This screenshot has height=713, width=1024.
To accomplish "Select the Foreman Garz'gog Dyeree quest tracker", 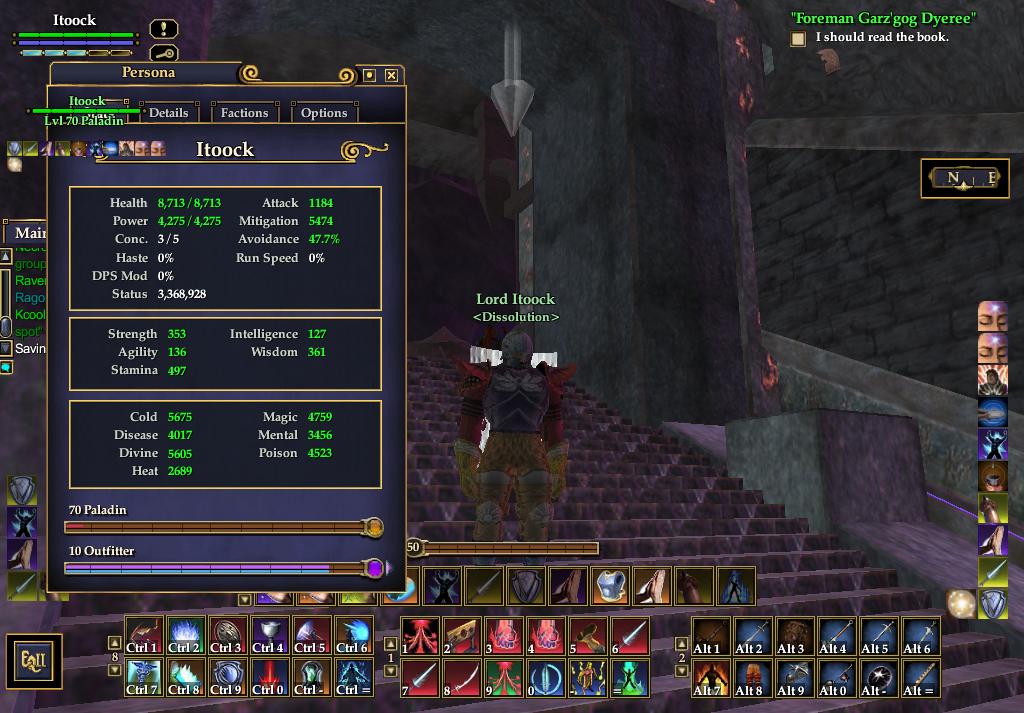I will 883,18.
